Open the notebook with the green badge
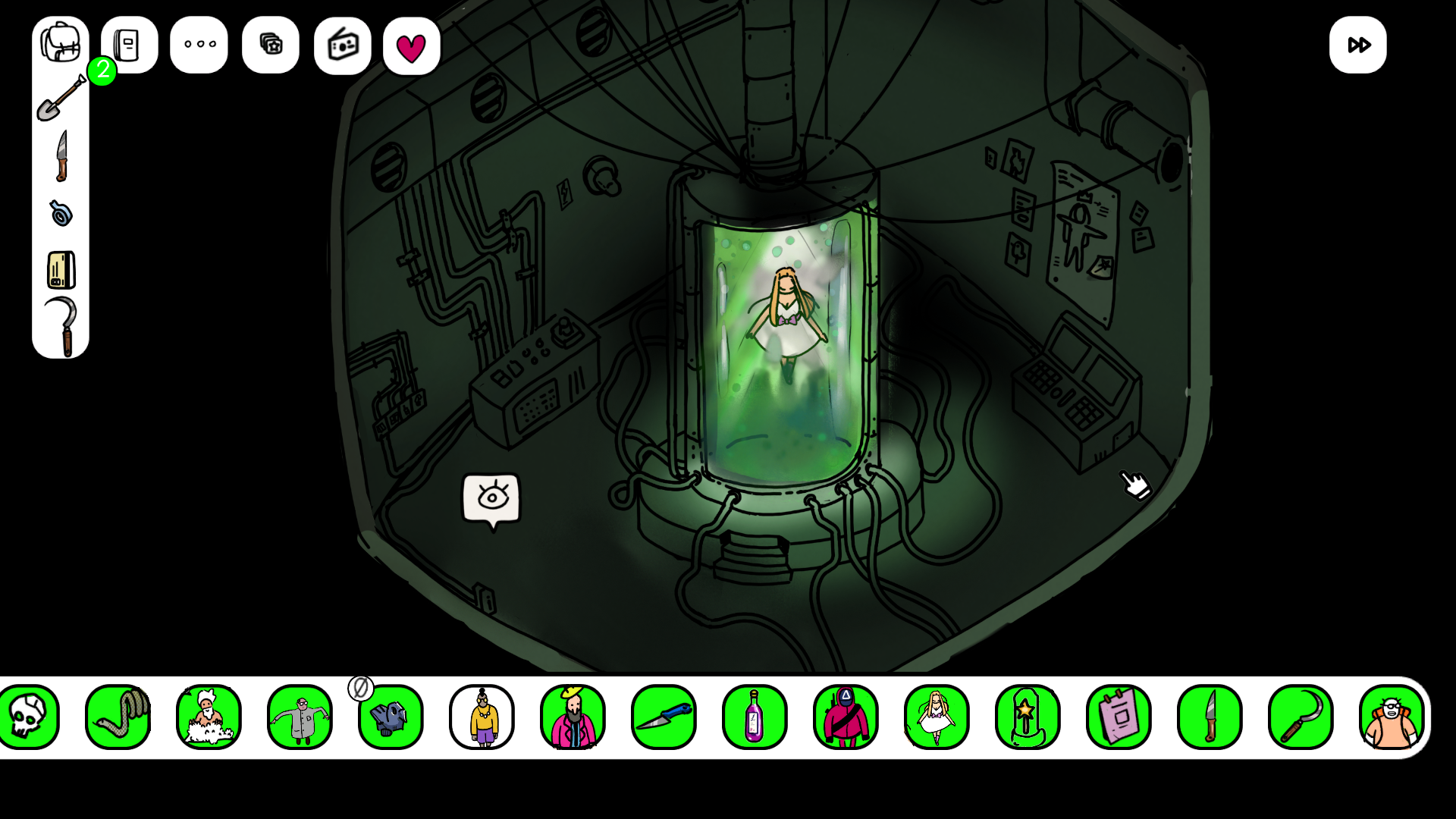The width and height of the screenshot is (1456, 819). [129, 45]
